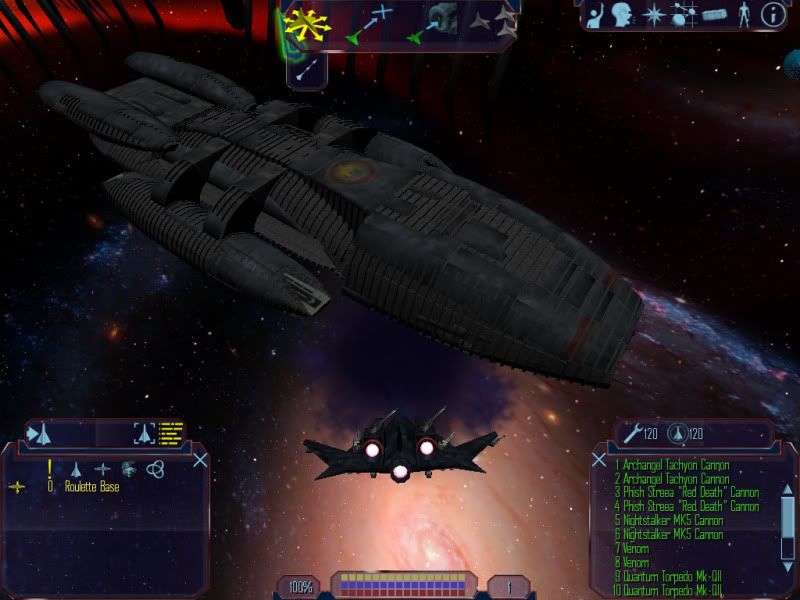Use the wrench repair nanobots icon
800x600 pixels.
[x=630, y=433]
